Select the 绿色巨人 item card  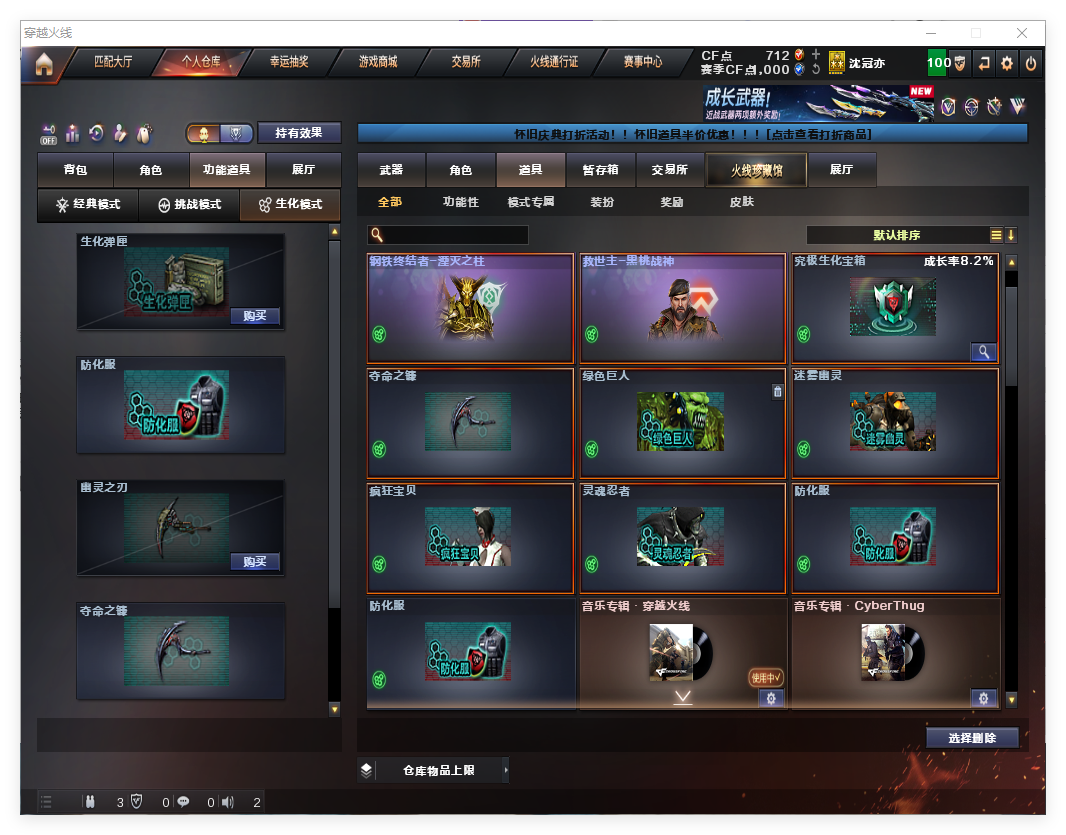682,423
